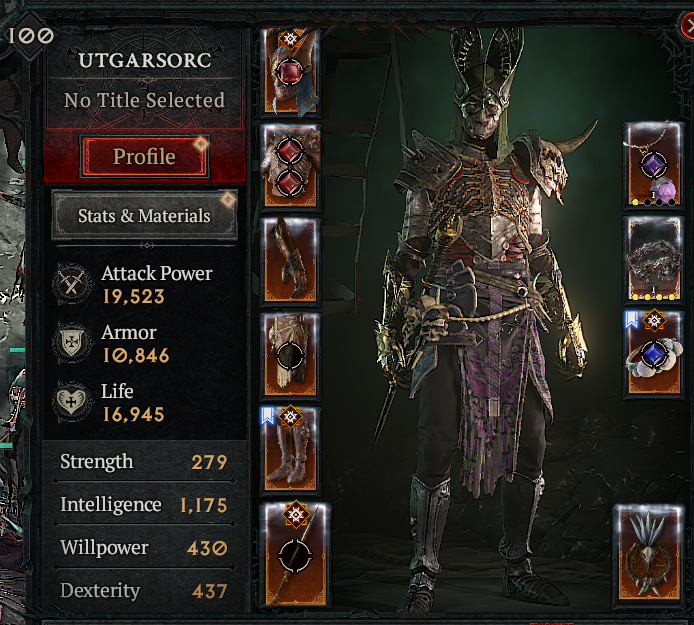This screenshot has height=625, width=694.
Task: Open the Stats & Materials panel
Action: point(144,215)
